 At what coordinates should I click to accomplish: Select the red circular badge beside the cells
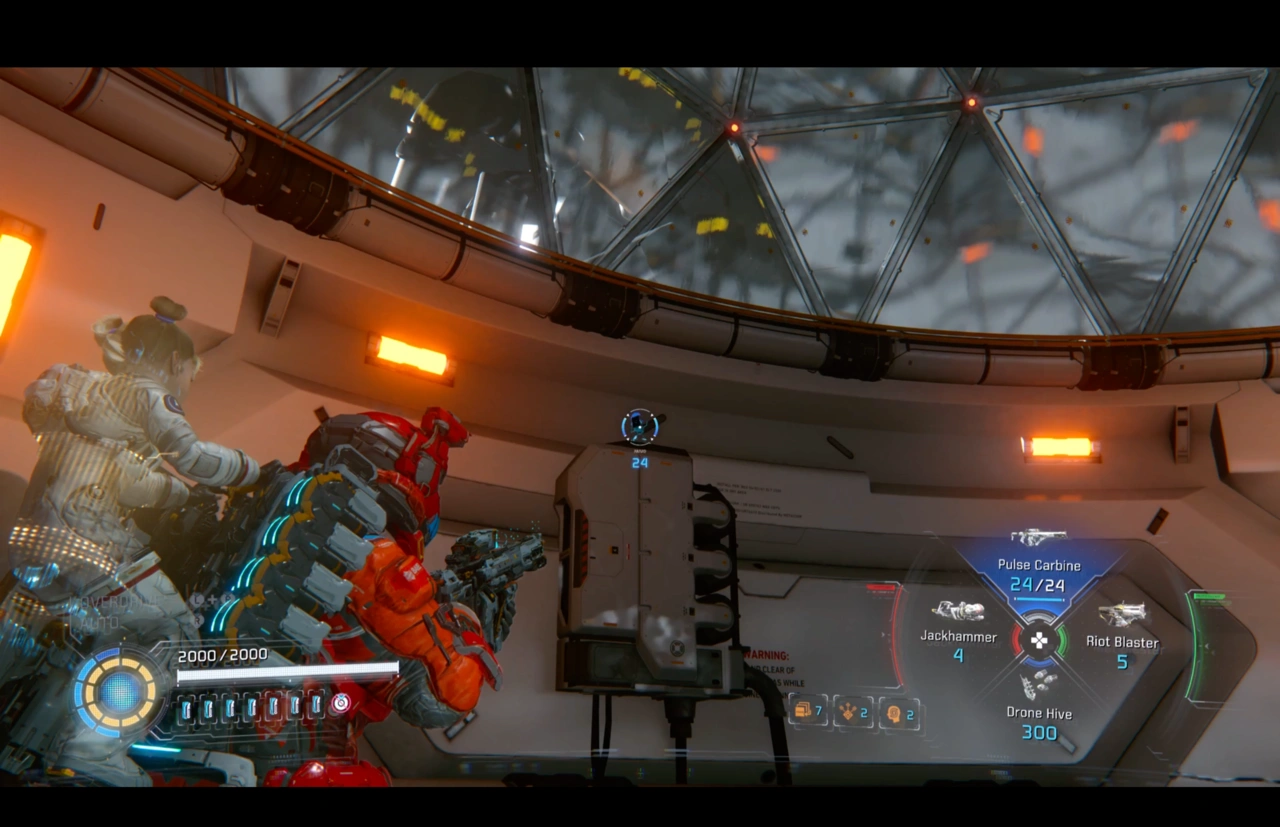341,703
